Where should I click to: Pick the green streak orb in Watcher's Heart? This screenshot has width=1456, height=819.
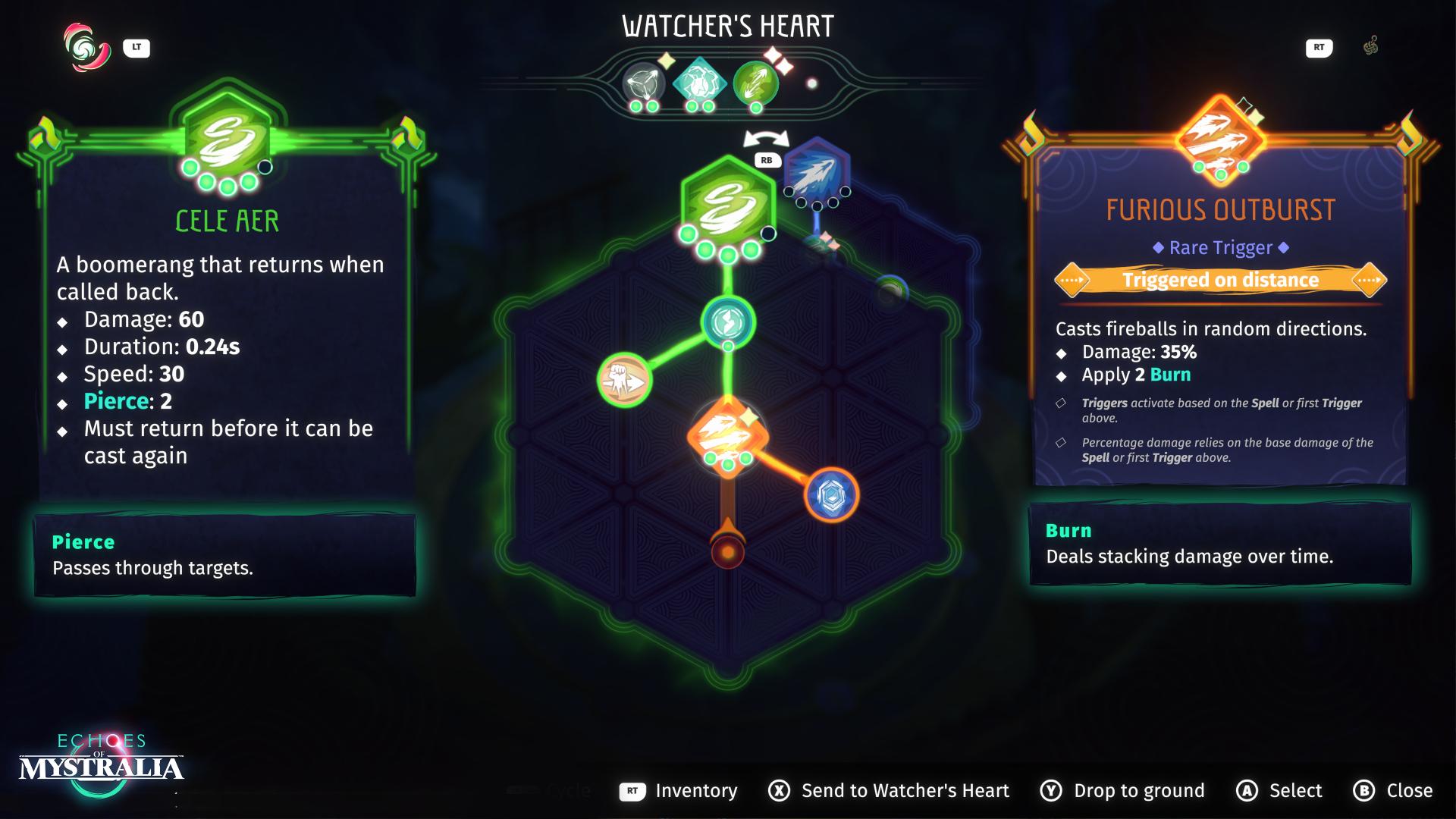[755, 82]
